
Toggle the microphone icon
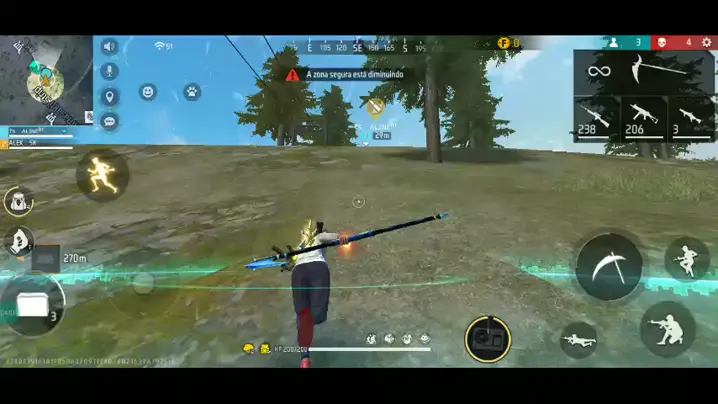click(x=109, y=71)
